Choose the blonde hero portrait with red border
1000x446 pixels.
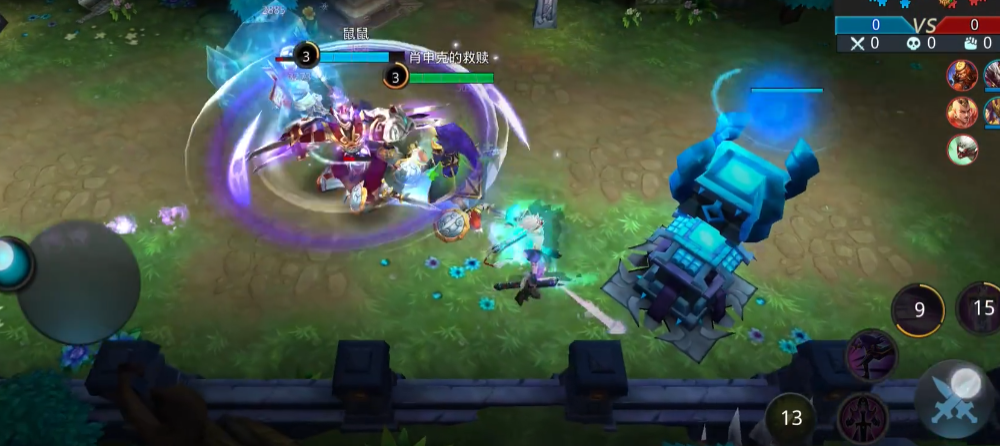[x=962, y=112]
